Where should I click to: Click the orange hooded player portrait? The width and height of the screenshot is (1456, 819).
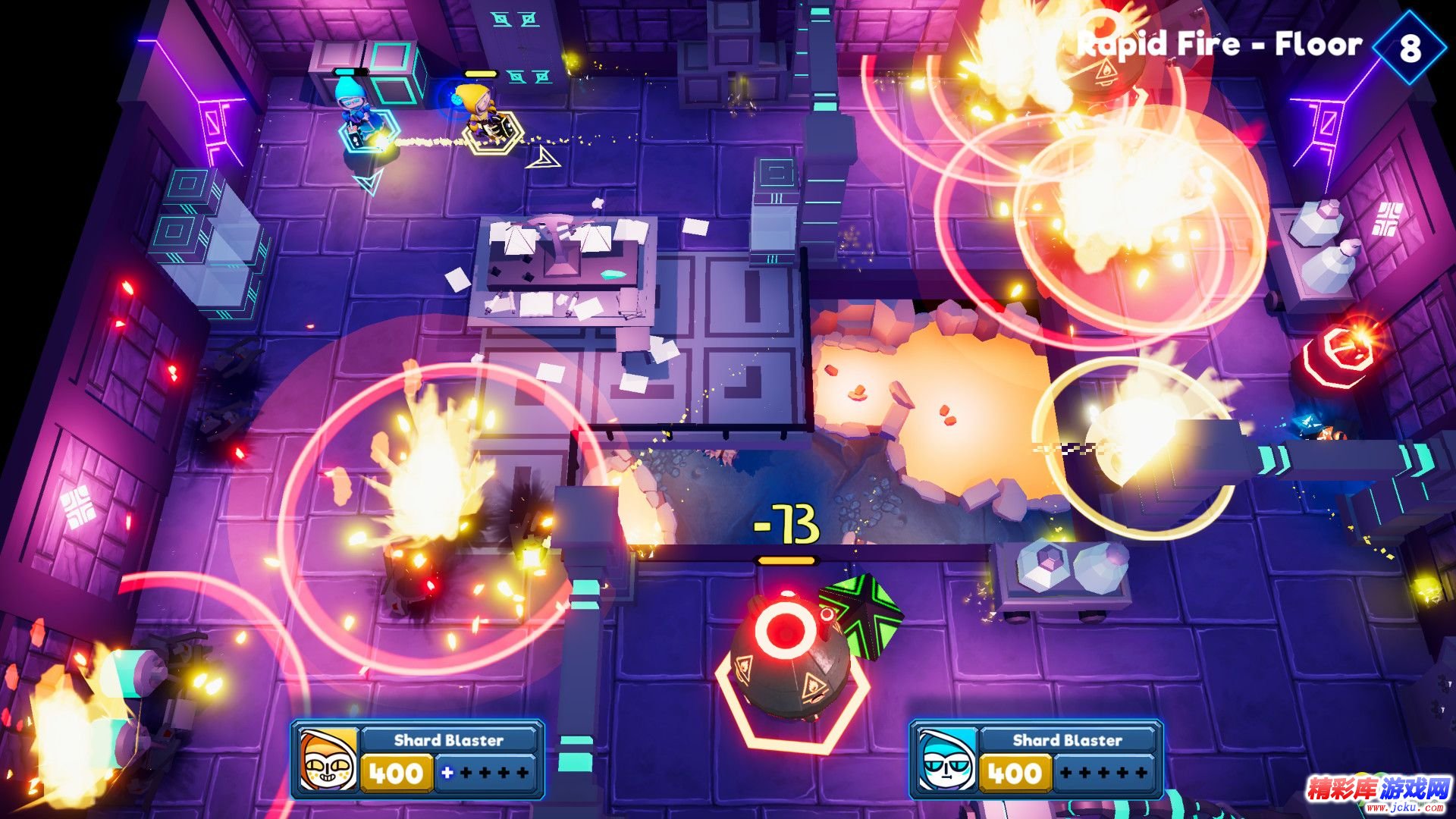pos(328,759)
